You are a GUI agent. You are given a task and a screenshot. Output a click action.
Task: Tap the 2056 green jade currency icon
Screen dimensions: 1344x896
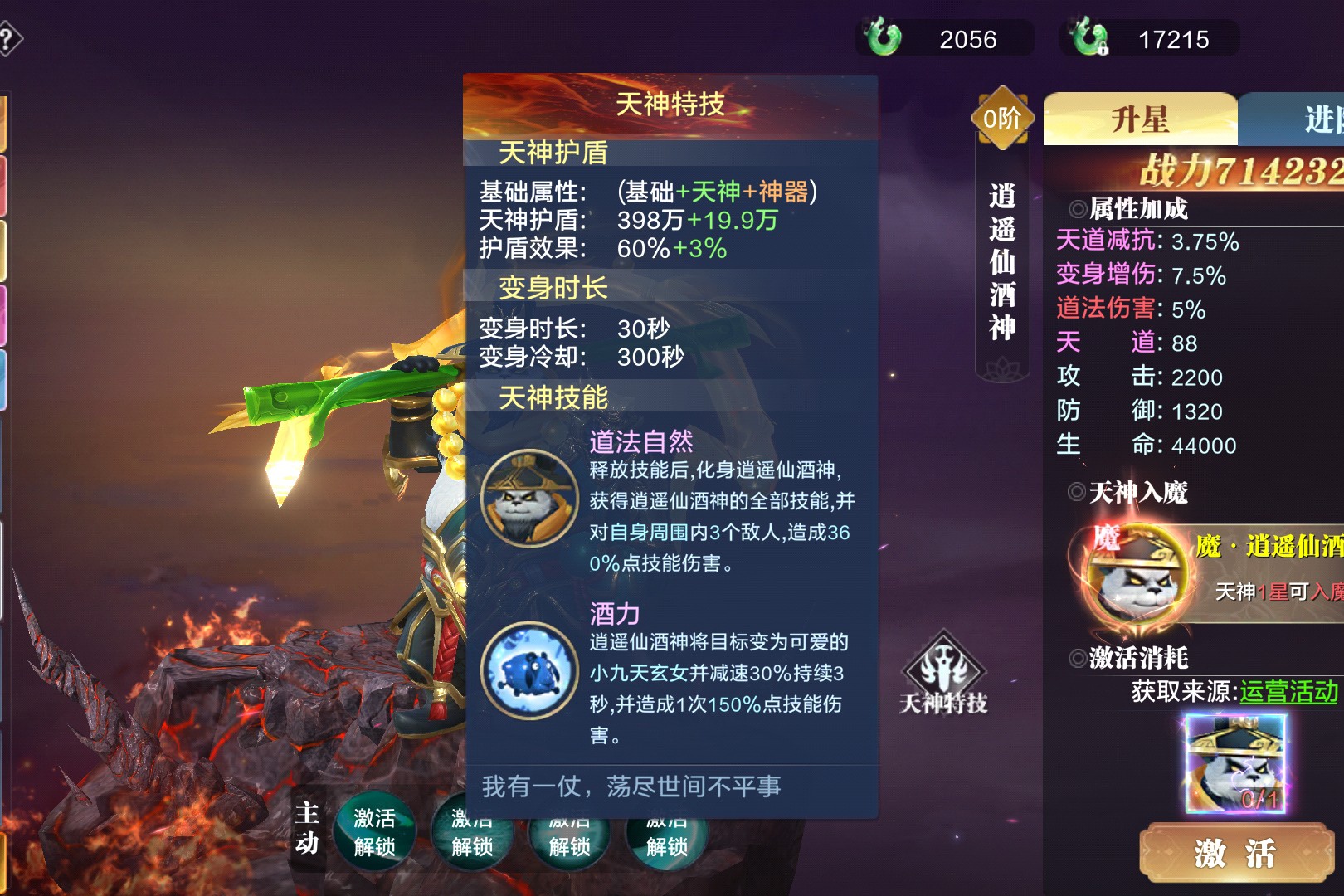pos(882,37)
